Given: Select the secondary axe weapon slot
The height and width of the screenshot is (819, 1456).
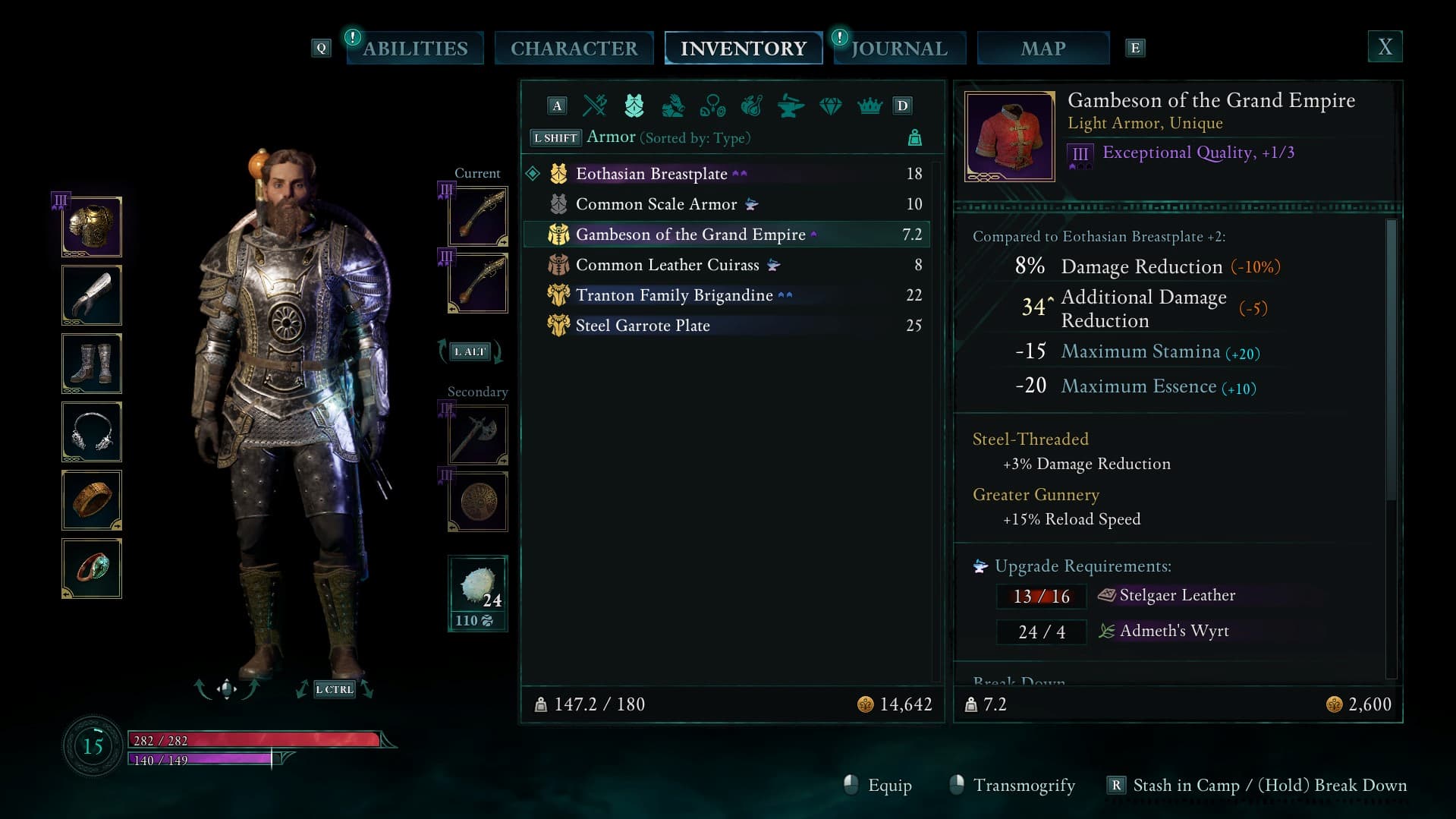Looking at the screenshot, I should pyautogui.click(x=477, y=435).
